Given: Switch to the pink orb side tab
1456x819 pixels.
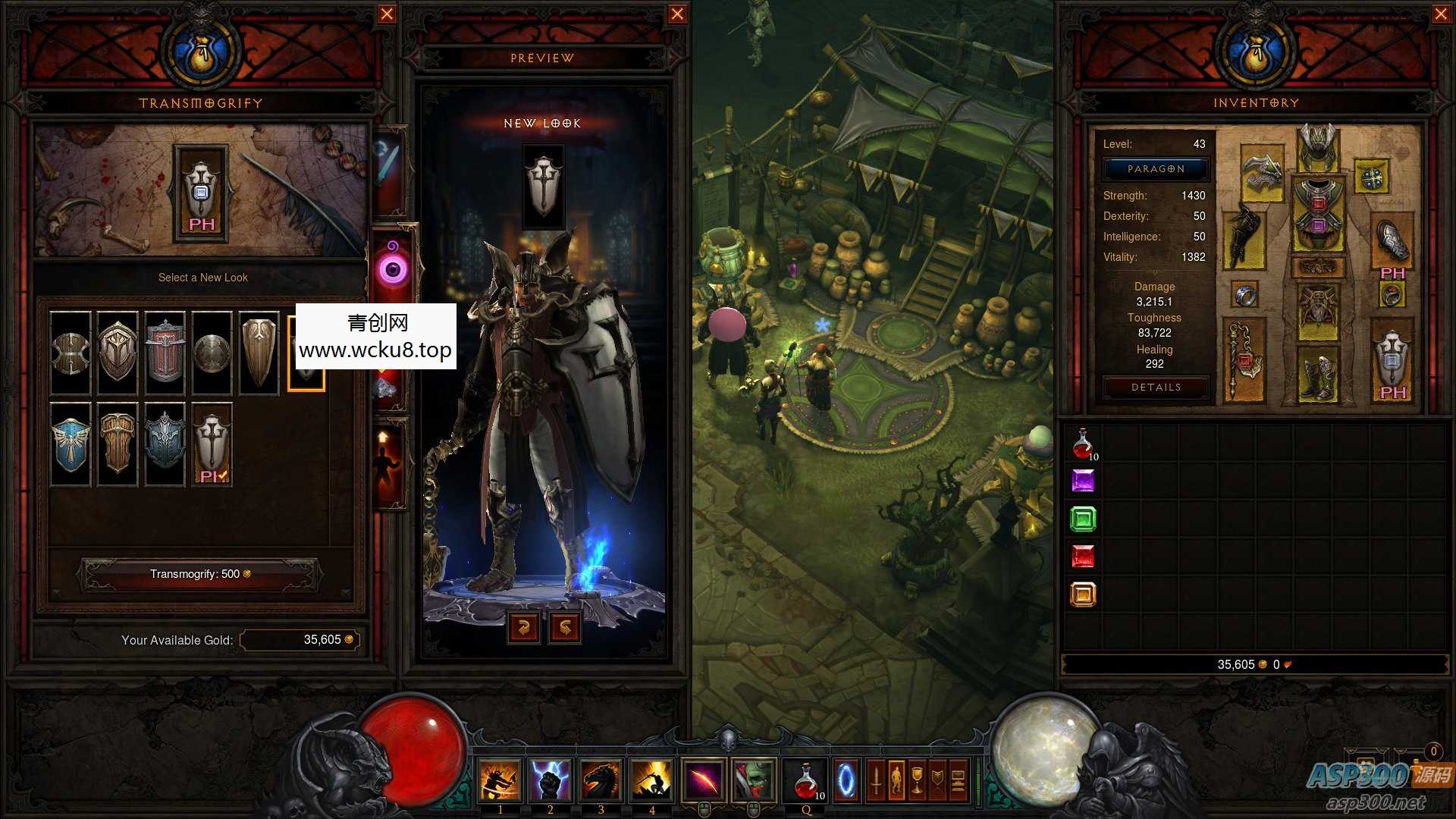Looking at the screenshot, I should tap(394, 267).
